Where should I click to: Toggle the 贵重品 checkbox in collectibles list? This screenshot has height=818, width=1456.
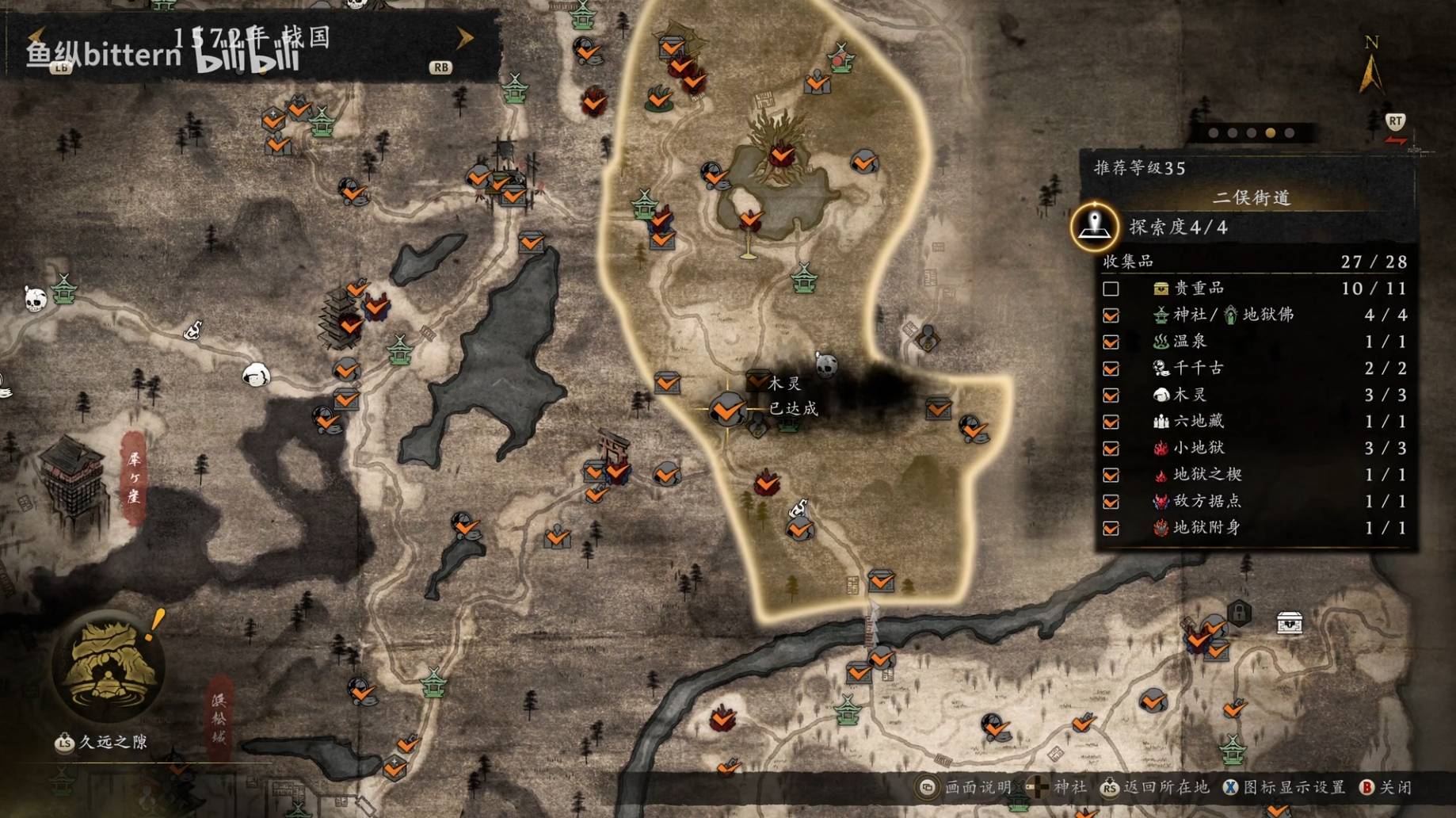pyautogui.click(x=1111, y=289)
